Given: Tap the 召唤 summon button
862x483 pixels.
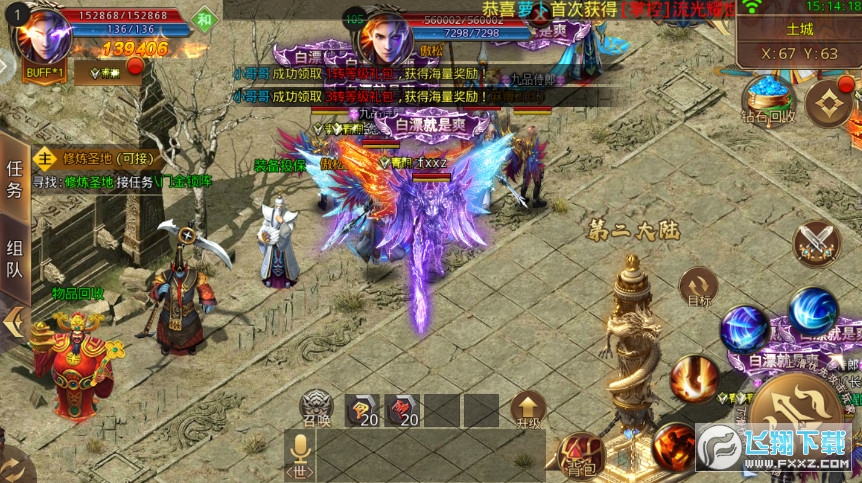Looking at the screenshot, I should [x=317, y=408].
